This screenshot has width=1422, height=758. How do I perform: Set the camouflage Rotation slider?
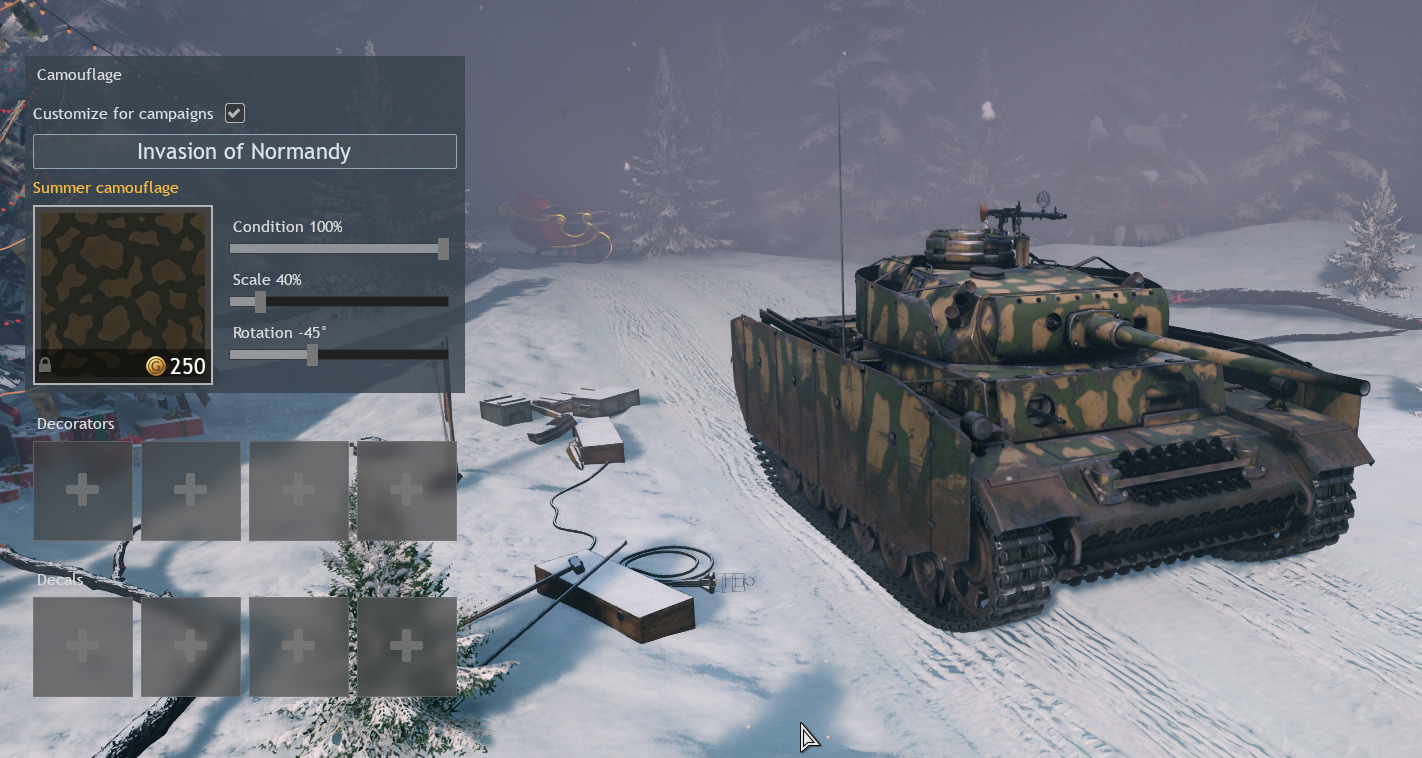[312, 355]
